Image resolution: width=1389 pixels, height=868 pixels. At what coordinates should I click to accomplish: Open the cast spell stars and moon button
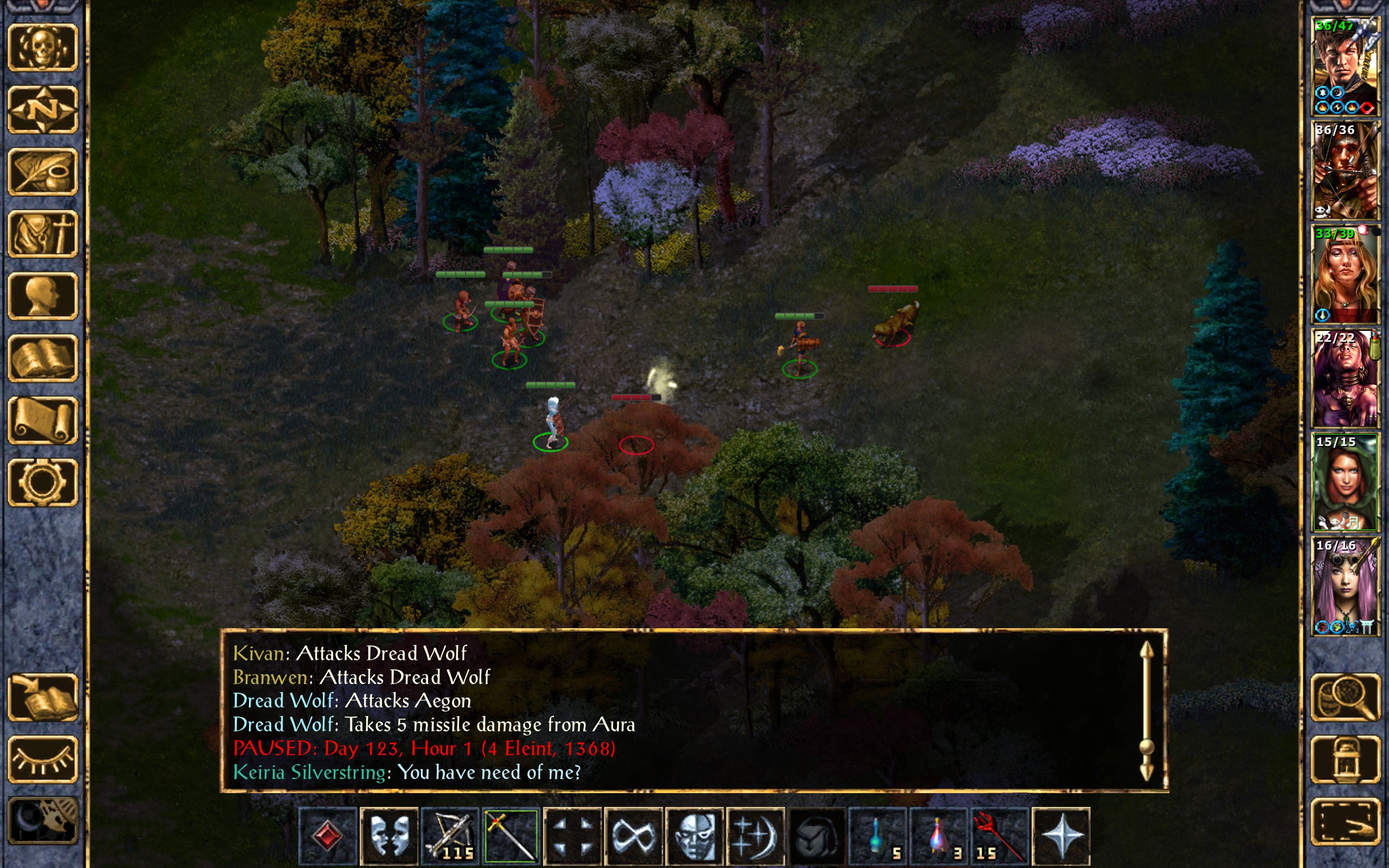(x=755, y=835)
